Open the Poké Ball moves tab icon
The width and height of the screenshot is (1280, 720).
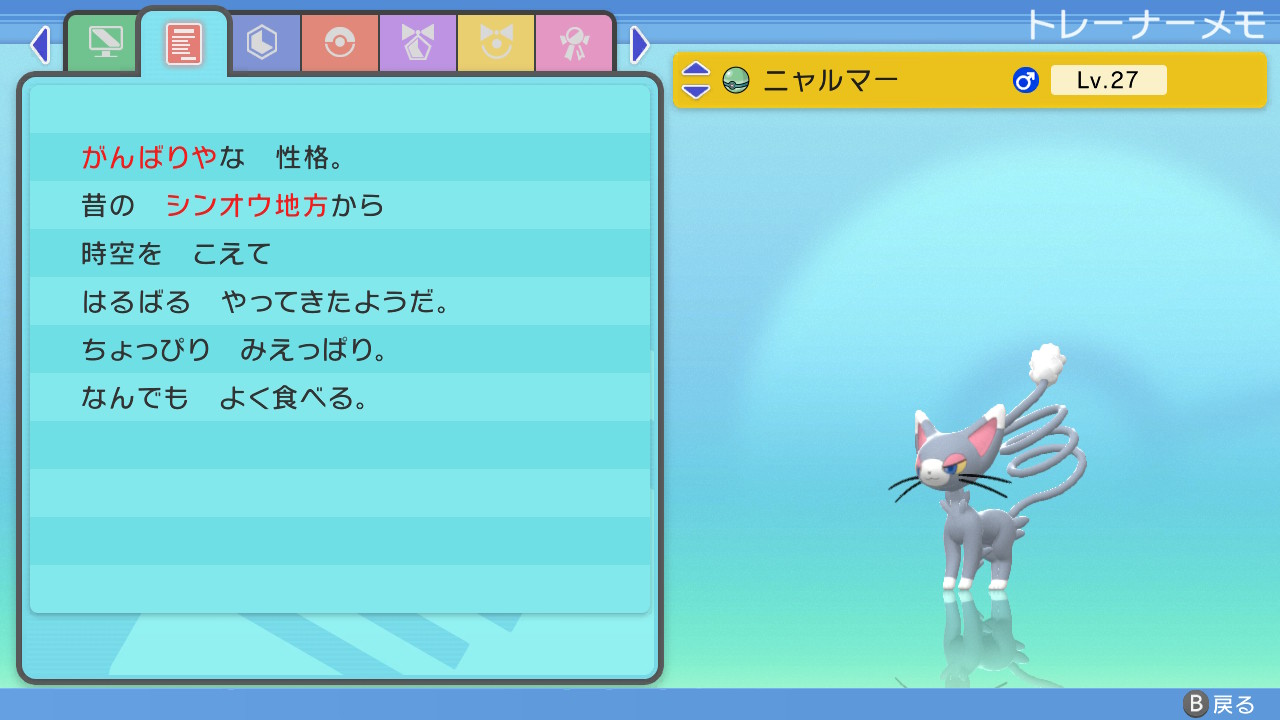[x=341, y=43]
